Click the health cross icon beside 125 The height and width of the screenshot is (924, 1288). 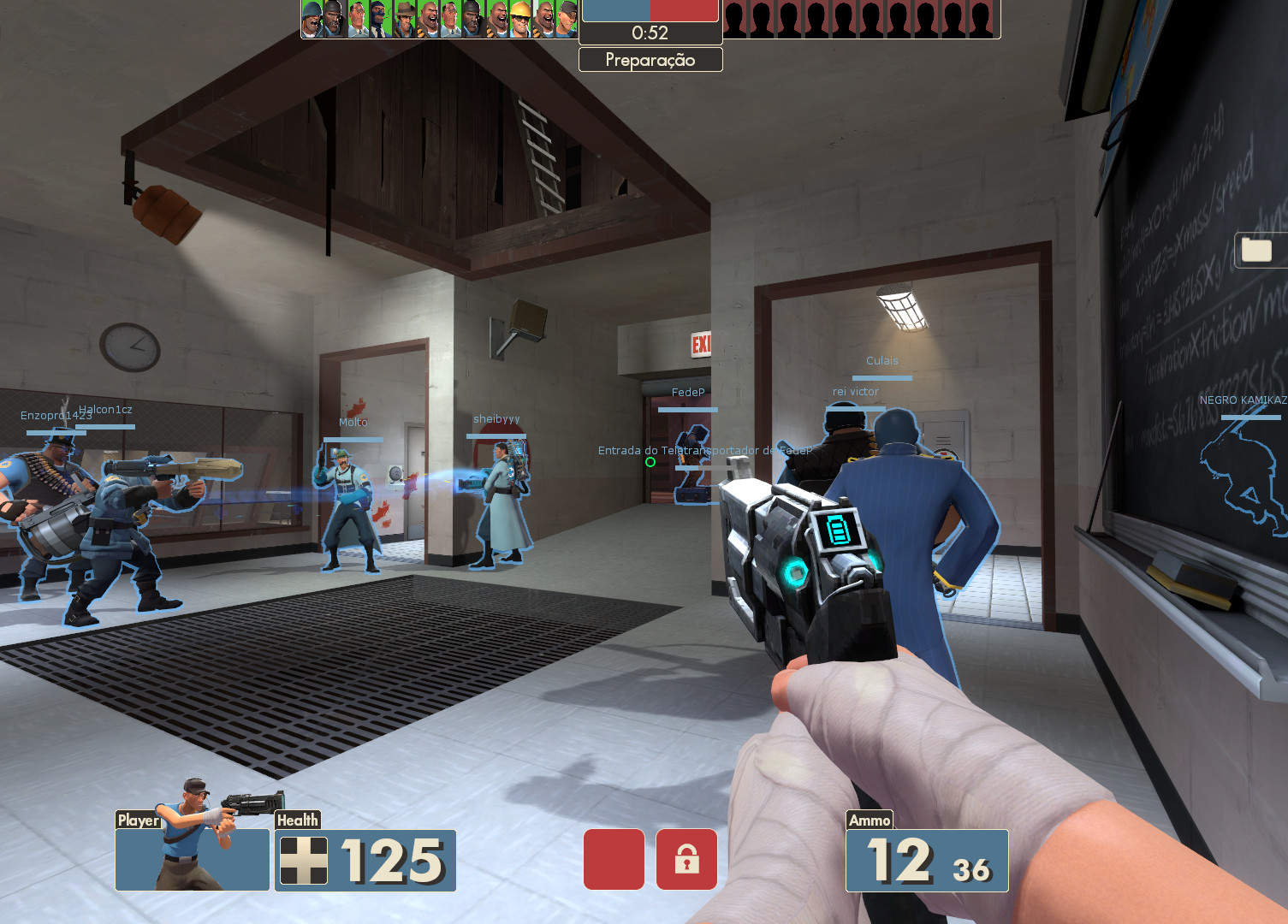point(305,862)
